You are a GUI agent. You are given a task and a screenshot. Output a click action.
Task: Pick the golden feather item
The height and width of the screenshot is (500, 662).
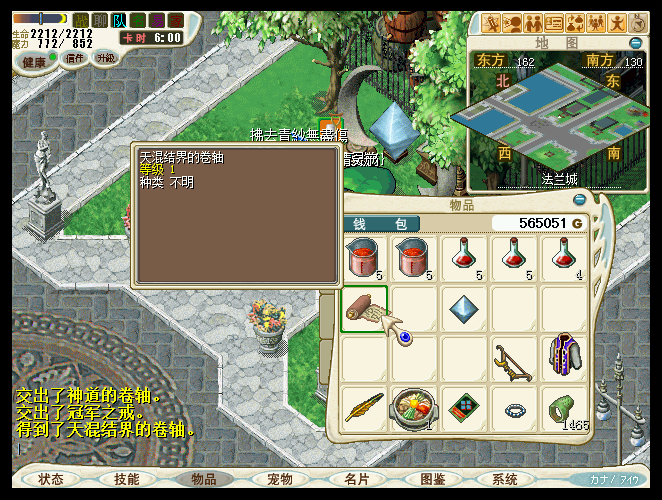click(x=364, y=408)
